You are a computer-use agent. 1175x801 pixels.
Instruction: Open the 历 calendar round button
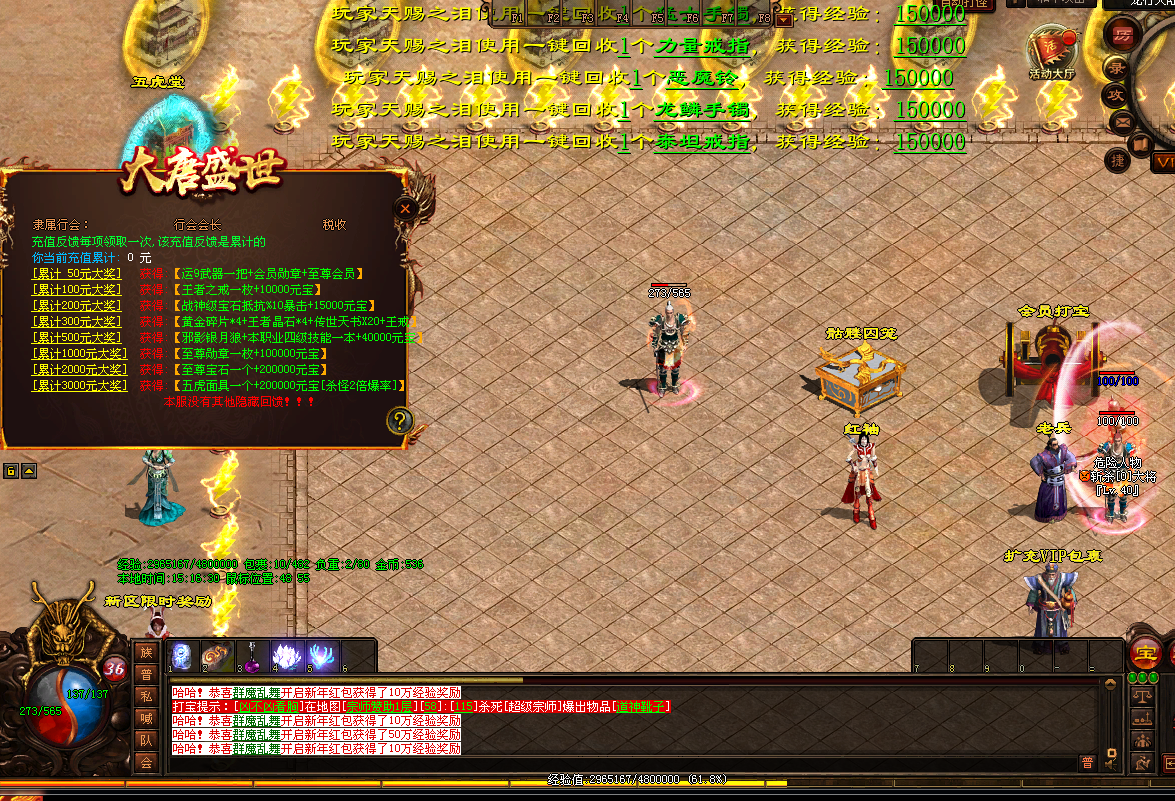[x=1122, y=34]
